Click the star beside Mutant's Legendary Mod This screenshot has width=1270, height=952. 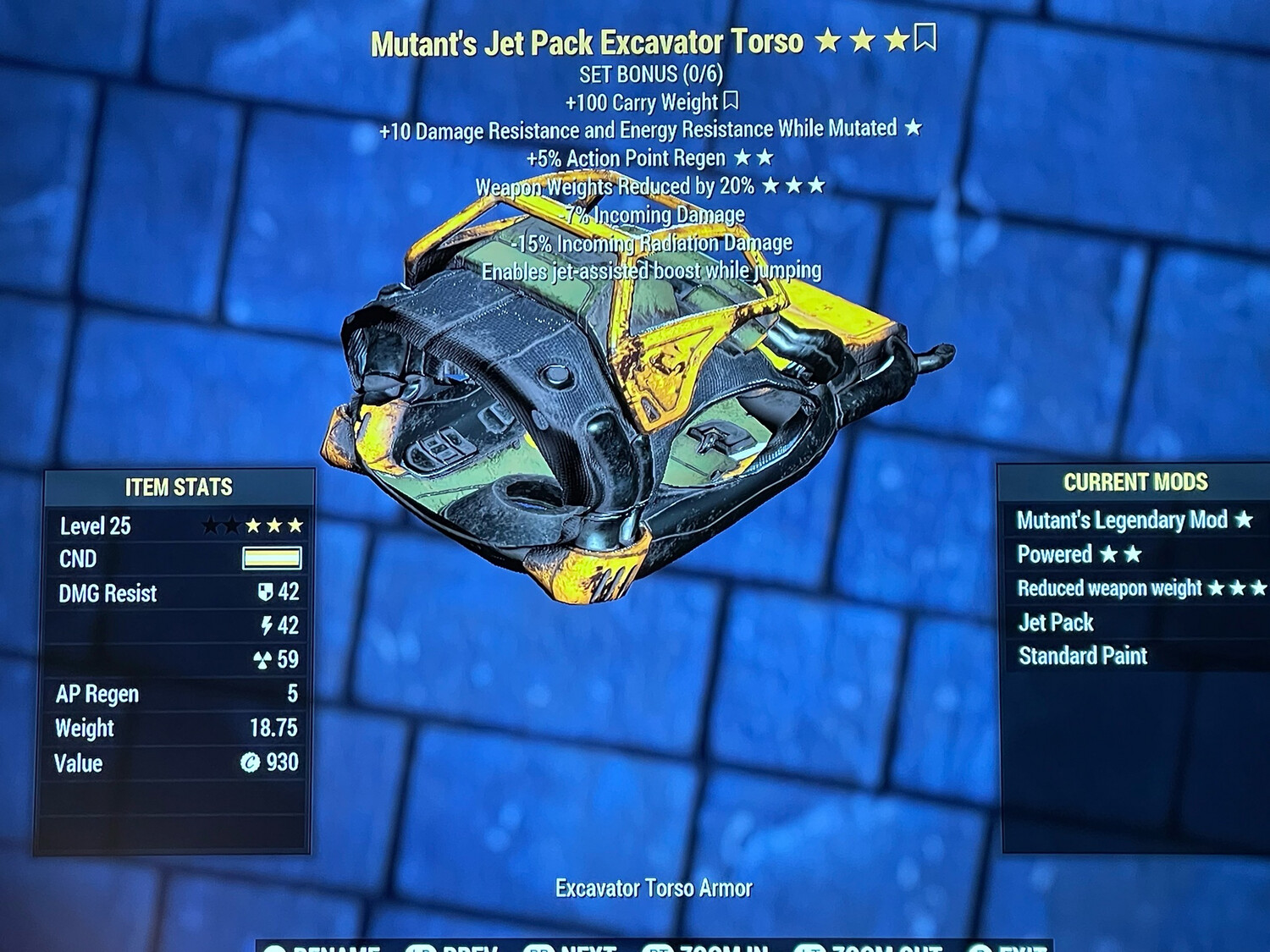coord(1245,521)
